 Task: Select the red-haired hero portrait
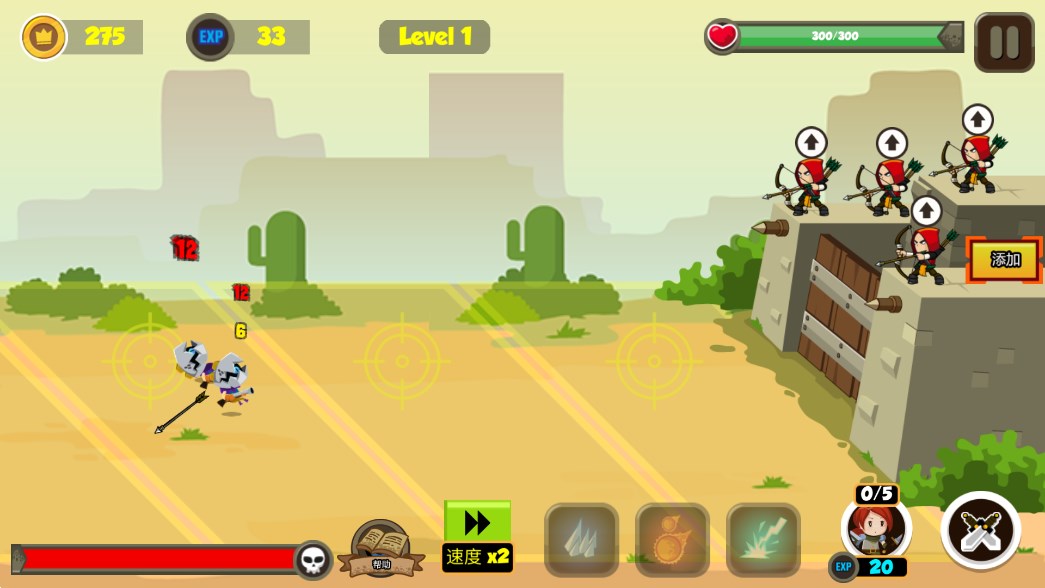(875, 528)
